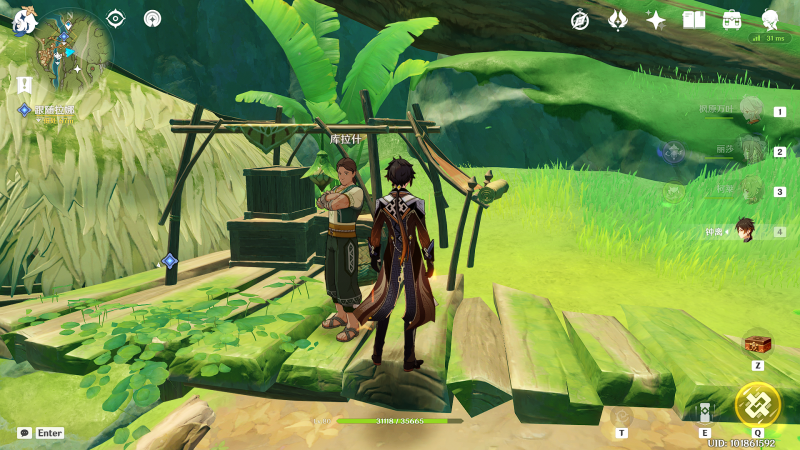Open the character profile head icon
Image resolution: width=800 pixels, height=450 pixels.
[x=770, y=19]
